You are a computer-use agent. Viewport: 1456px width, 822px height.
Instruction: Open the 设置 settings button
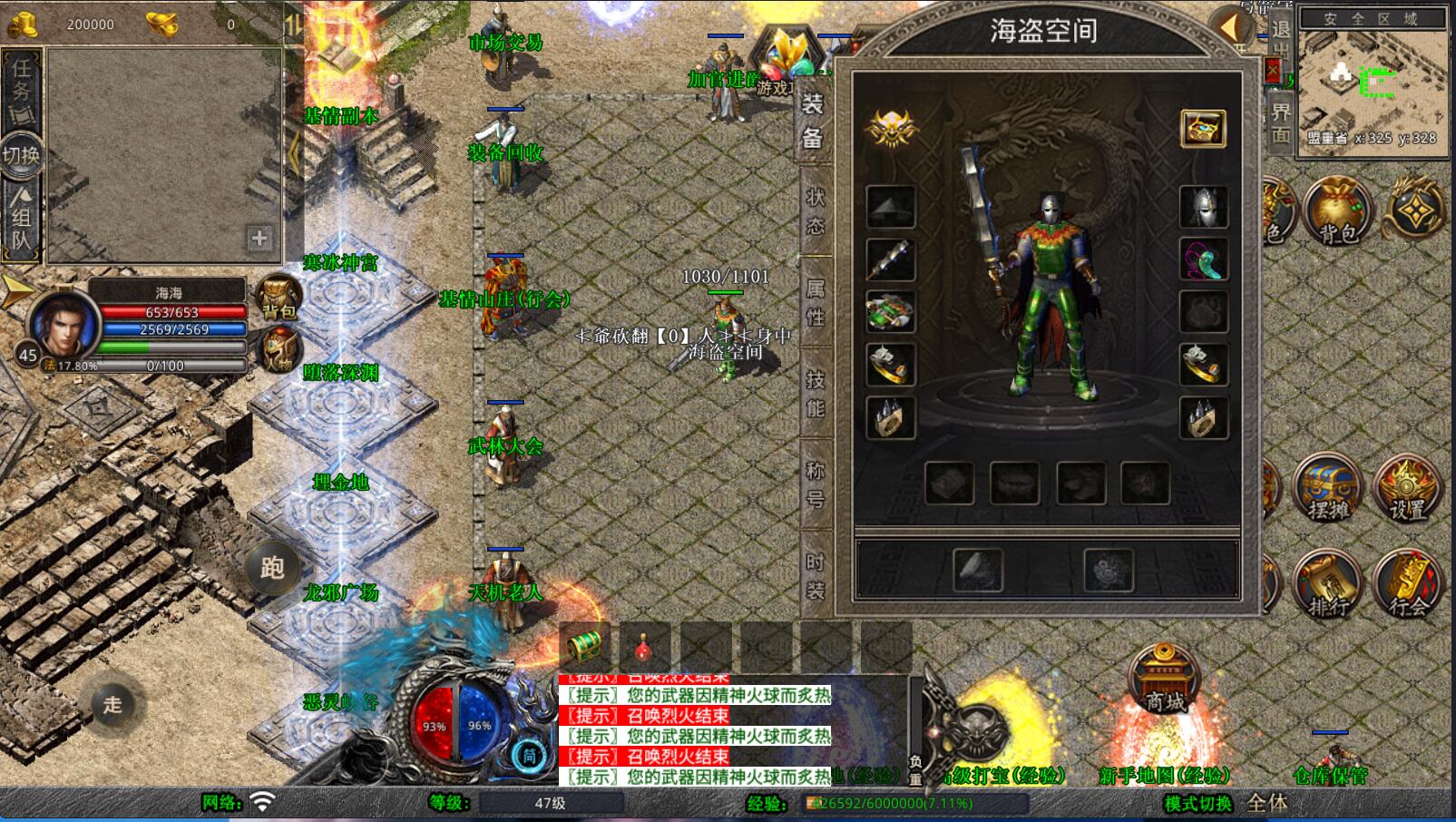tap(1407, 490)
